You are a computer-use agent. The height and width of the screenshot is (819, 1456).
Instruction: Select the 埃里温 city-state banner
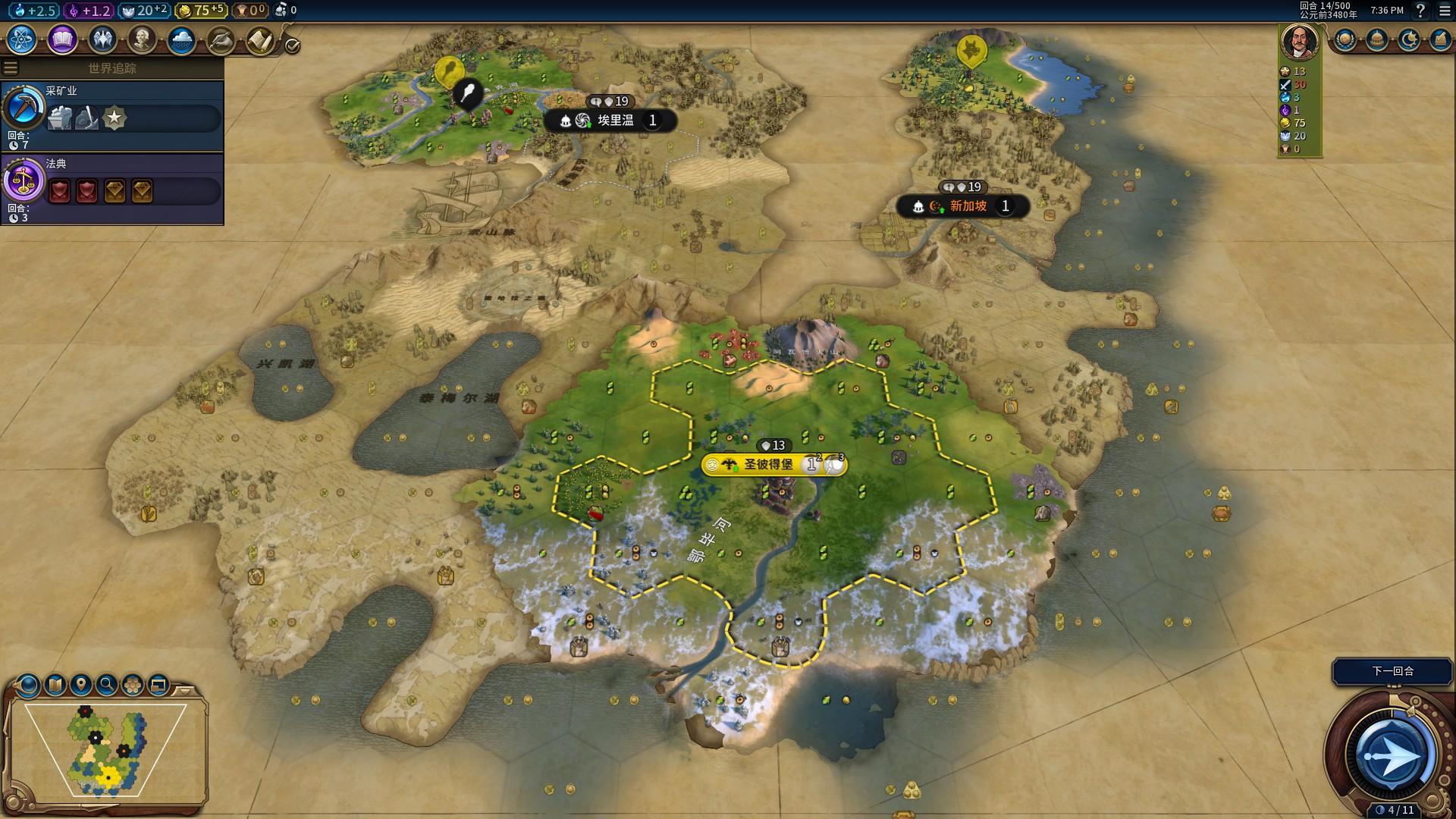[615, 121]
